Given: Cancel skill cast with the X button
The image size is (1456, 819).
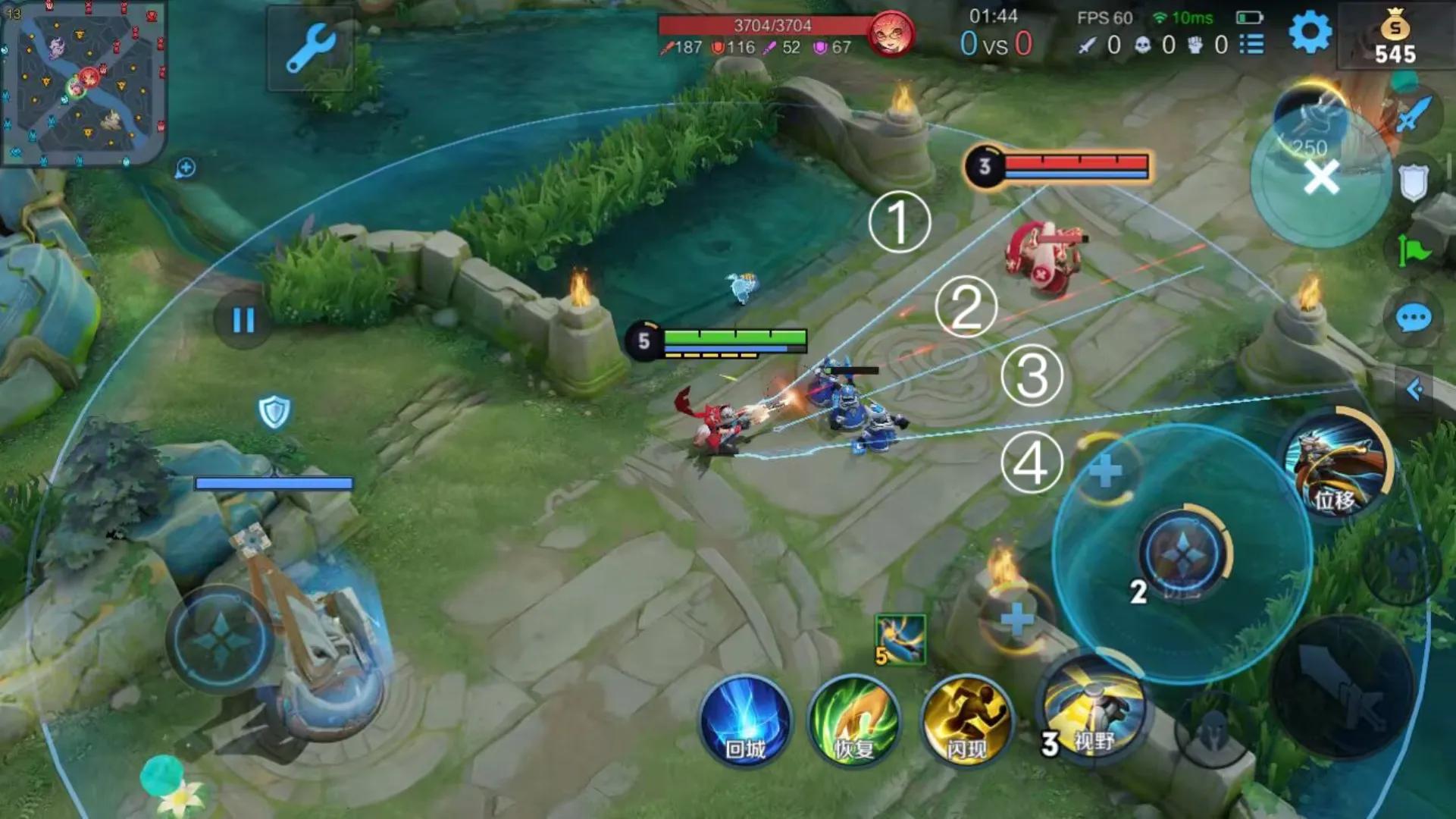Looking at the screenshot, I should (1321, 178).
